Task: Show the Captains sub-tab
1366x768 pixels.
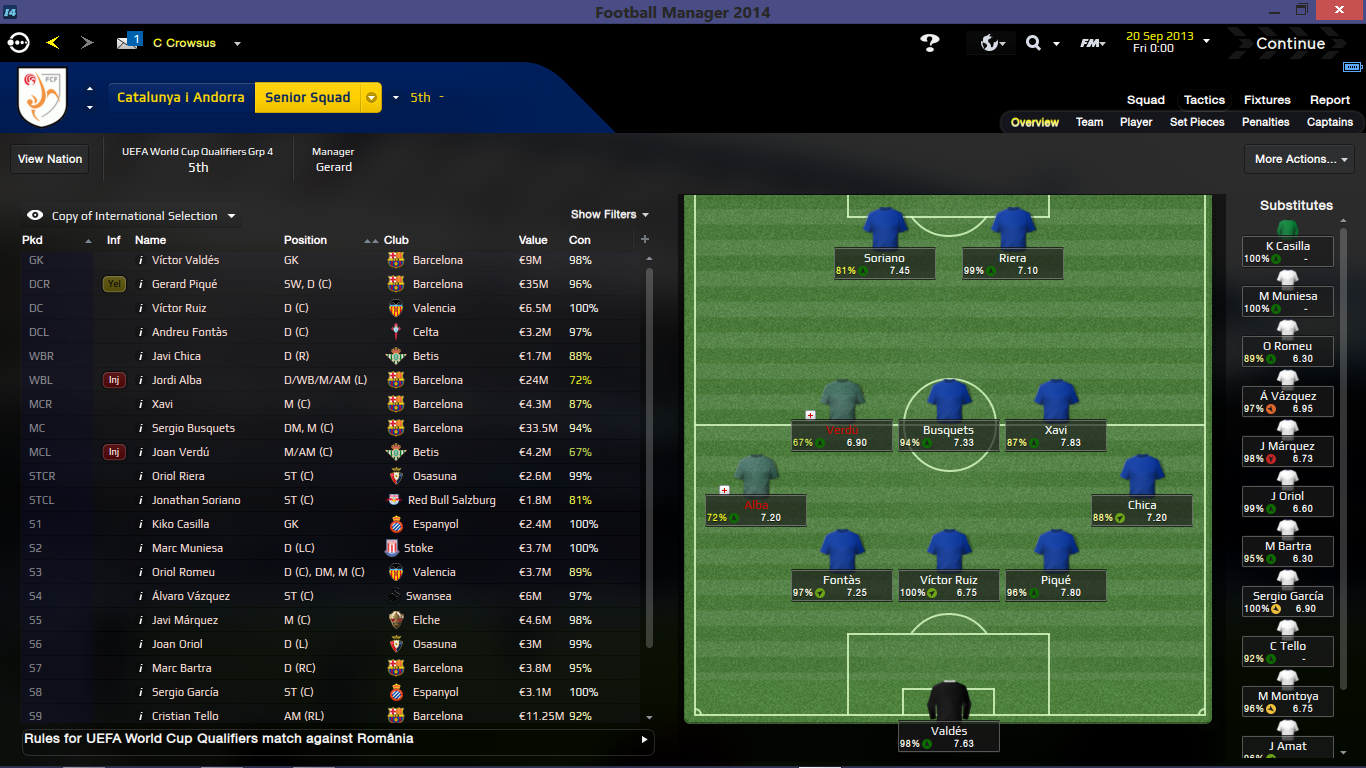Action: click(1329, 122)
